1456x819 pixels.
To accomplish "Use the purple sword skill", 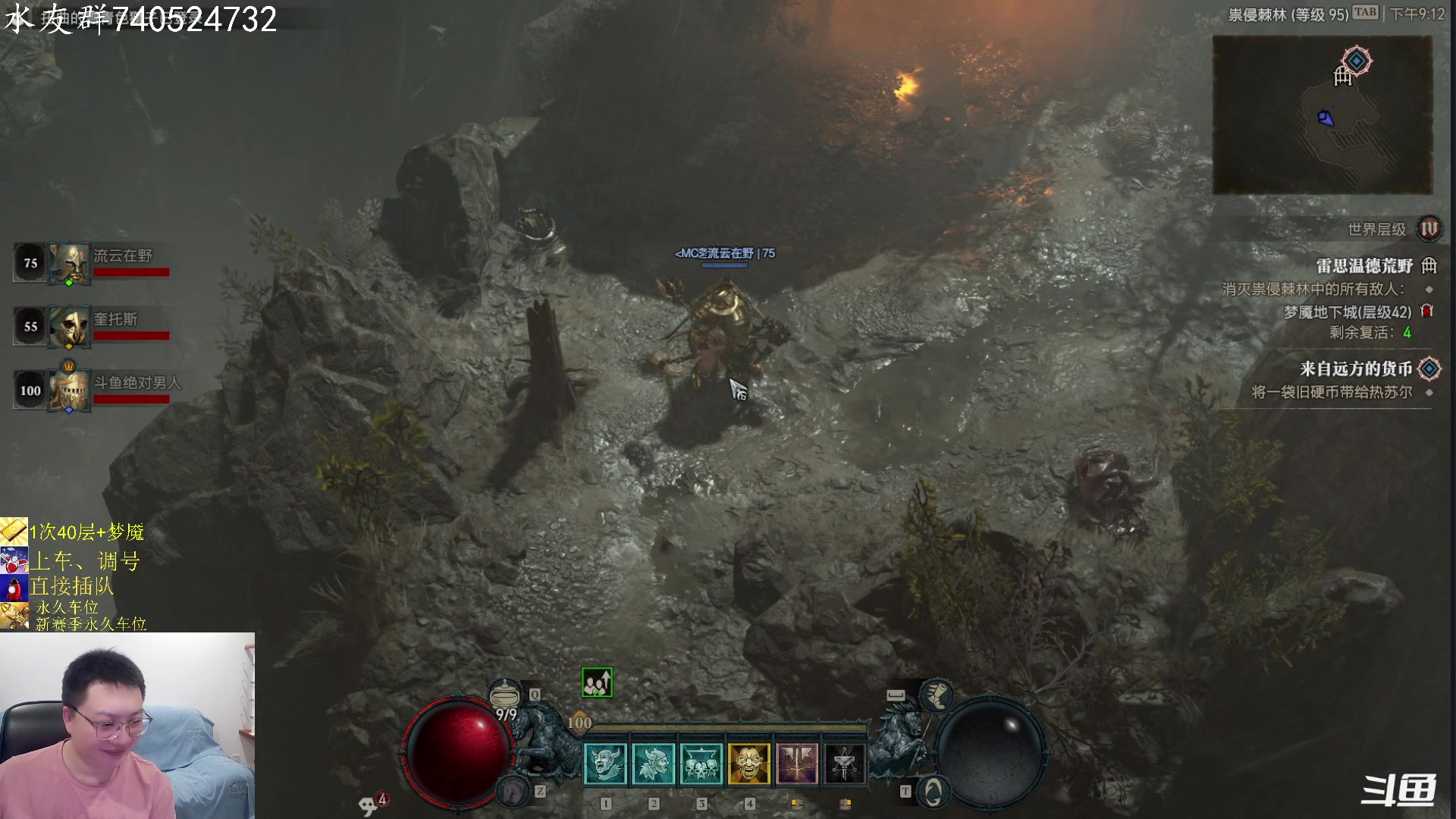I will pyautogui.click(x=797, y=764).
